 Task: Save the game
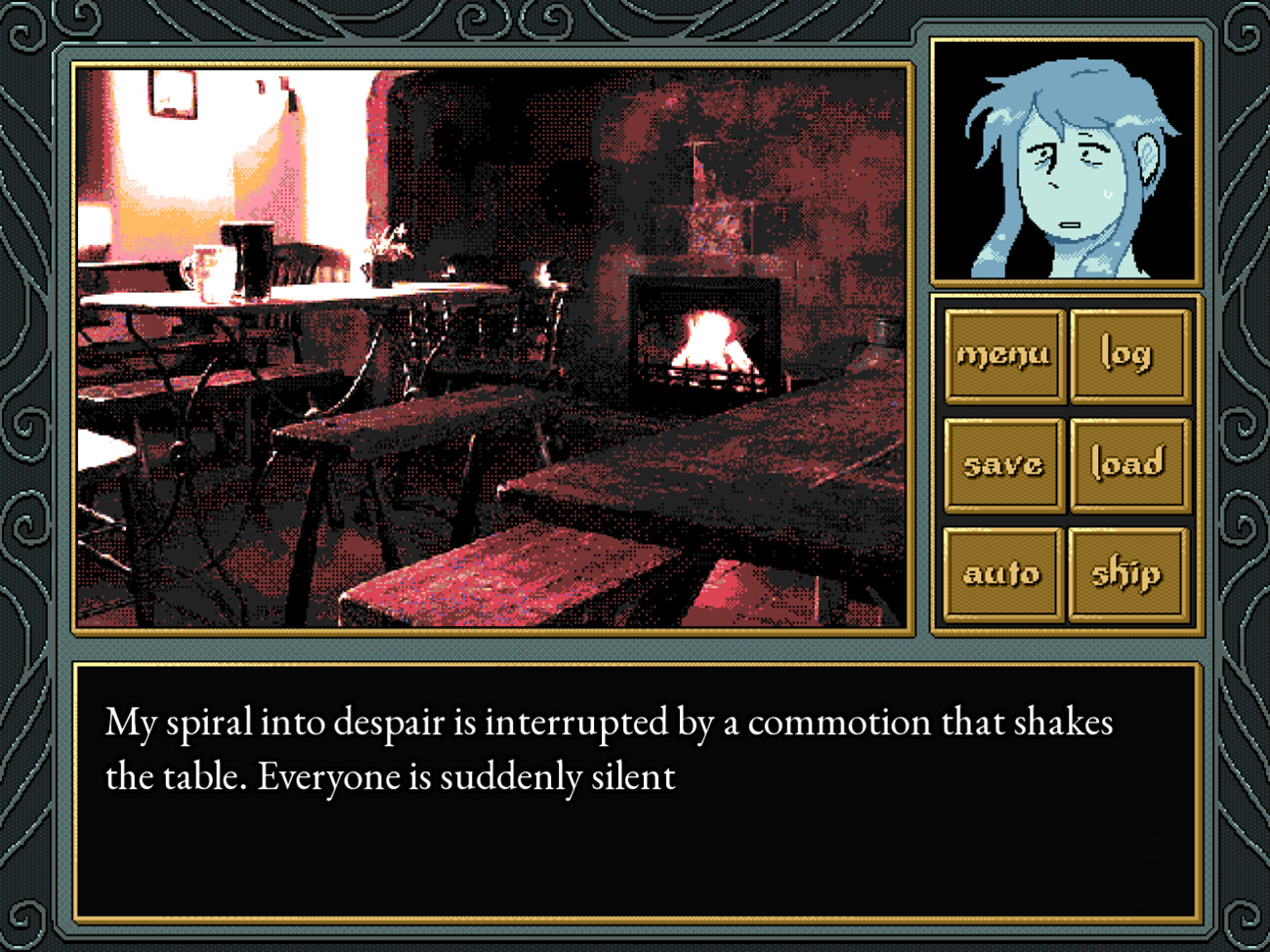click(x=1003, y=465)
